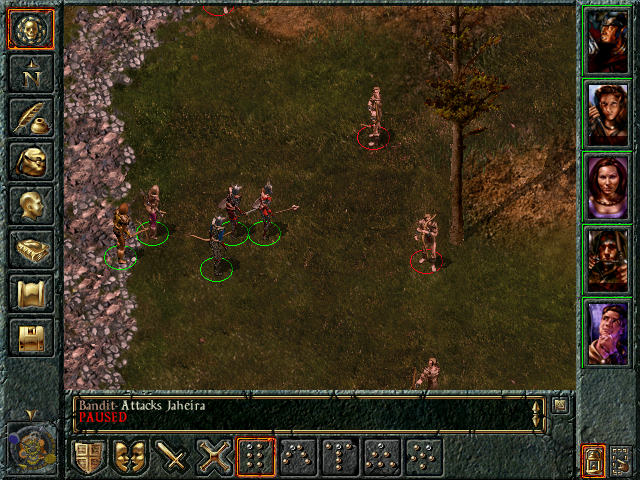Screen dimensions: 640x480
Task: Toggle the highlighted lantern party AI button
Action: pos(593,460)
